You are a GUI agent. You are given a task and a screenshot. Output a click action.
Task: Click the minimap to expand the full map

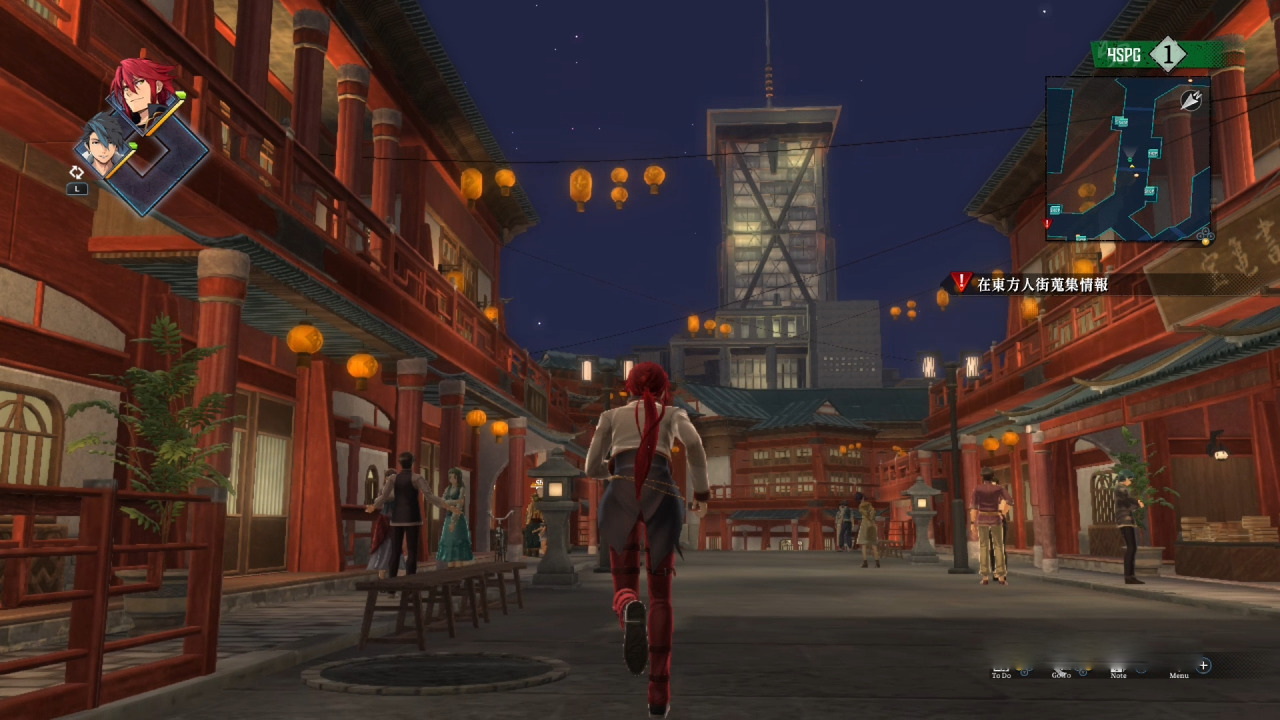pos(1130,160)
